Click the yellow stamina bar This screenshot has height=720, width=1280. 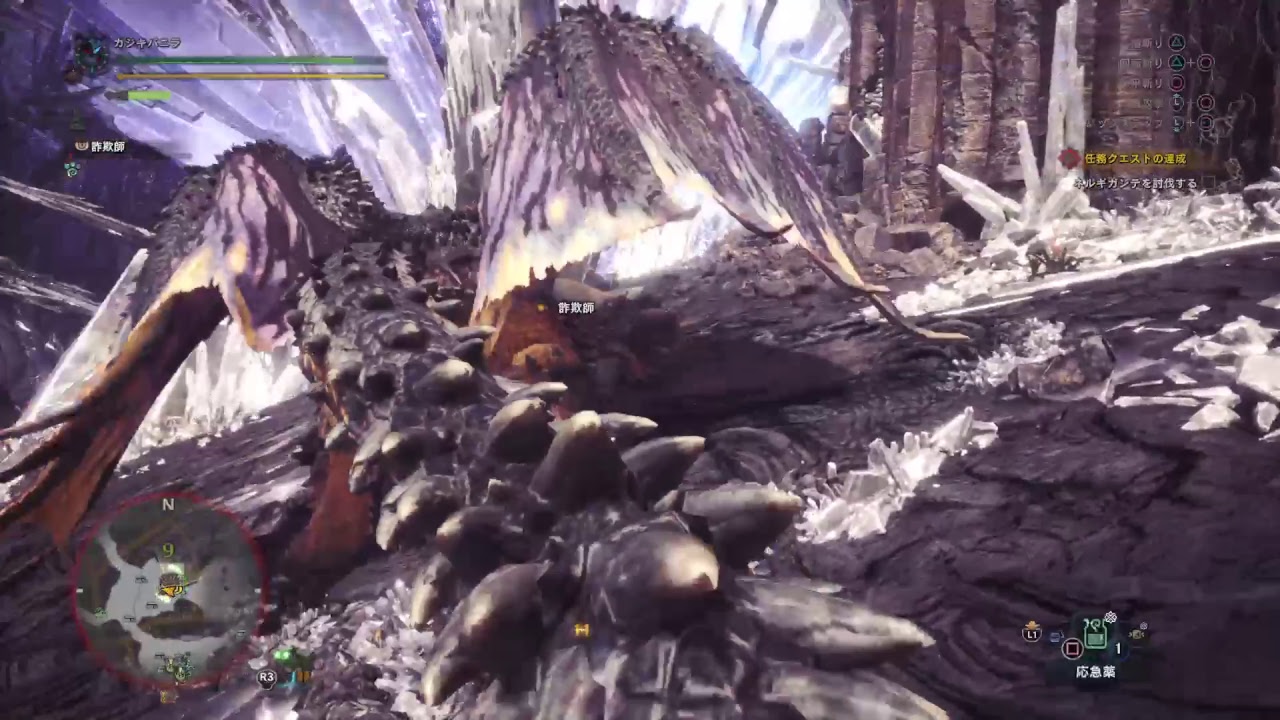pyautogui.click(x=250, y=76)
